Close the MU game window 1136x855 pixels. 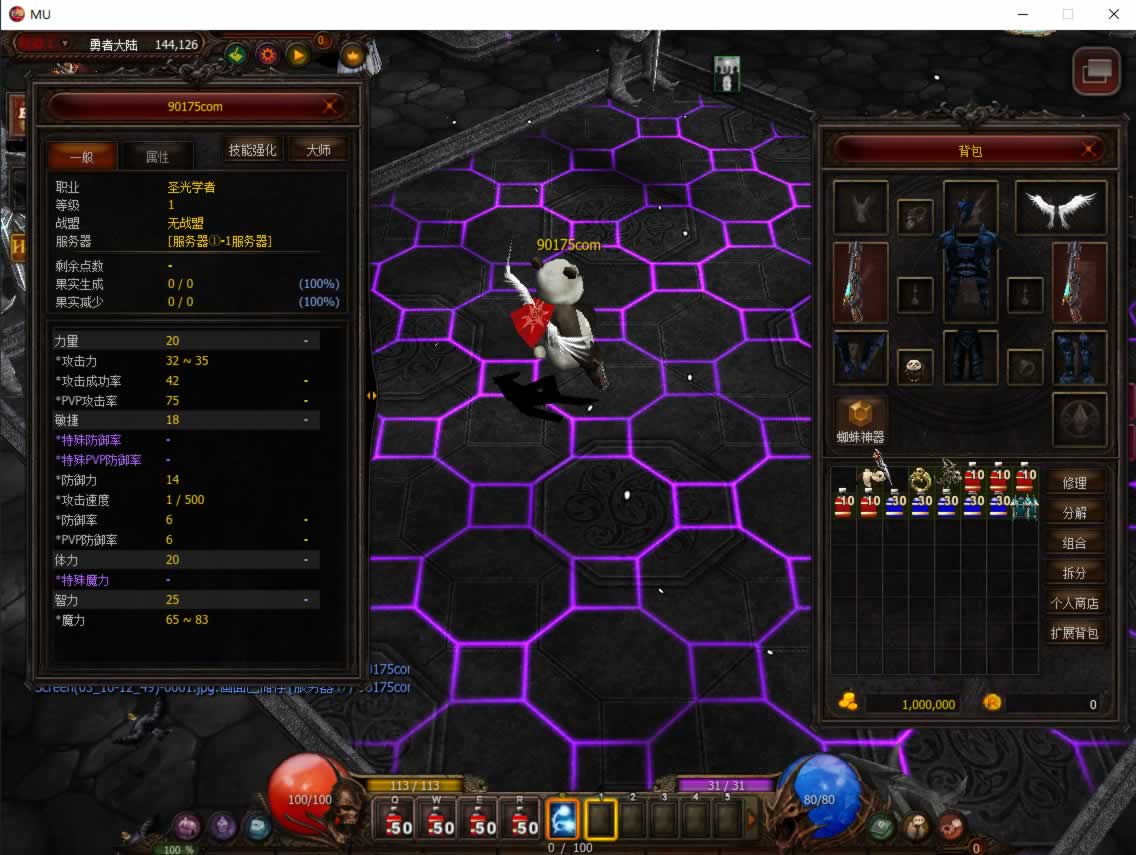pyautogui.click(x=1113, y=14)
